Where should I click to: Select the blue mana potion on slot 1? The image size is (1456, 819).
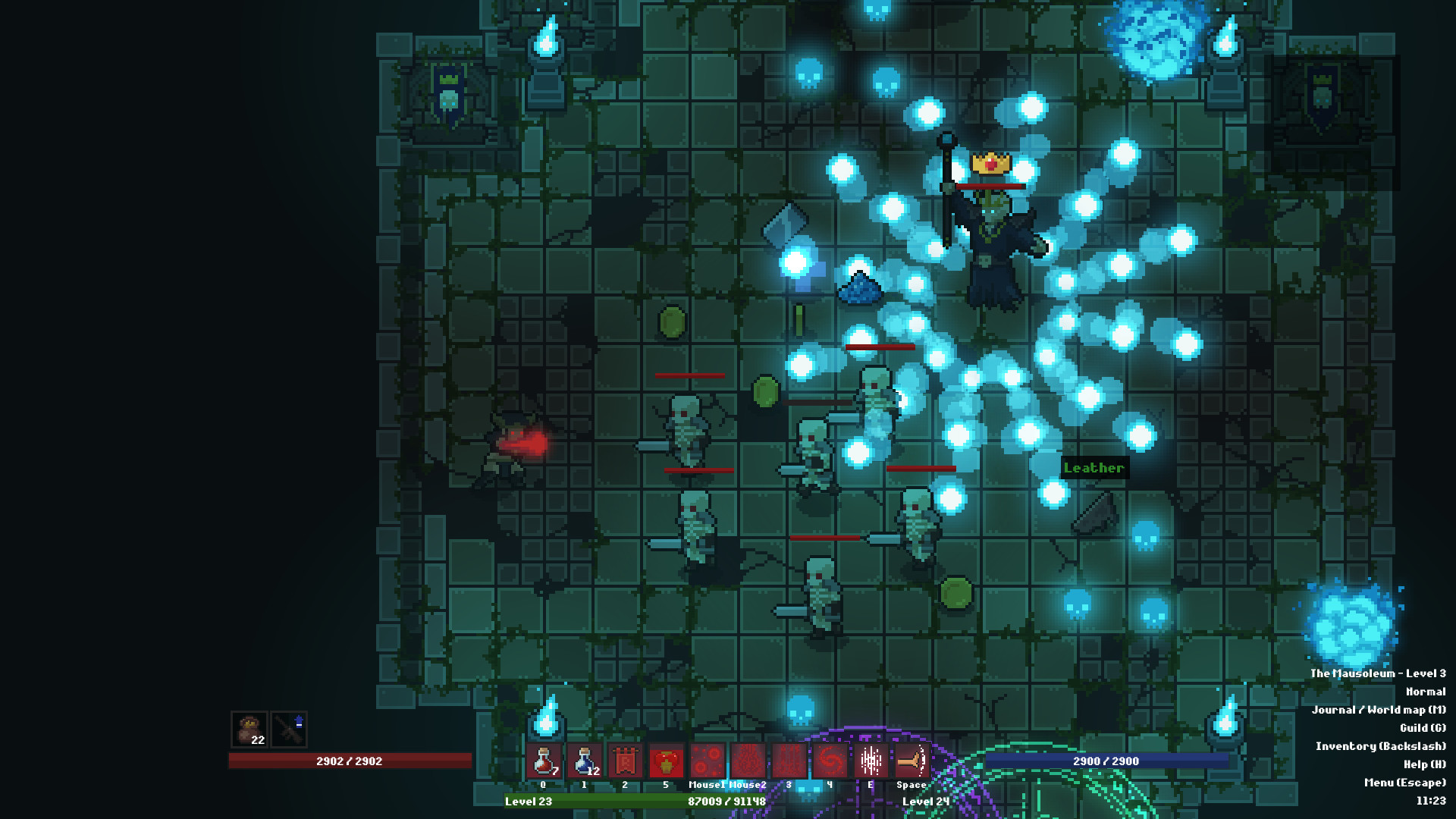[x=582, y=761]
